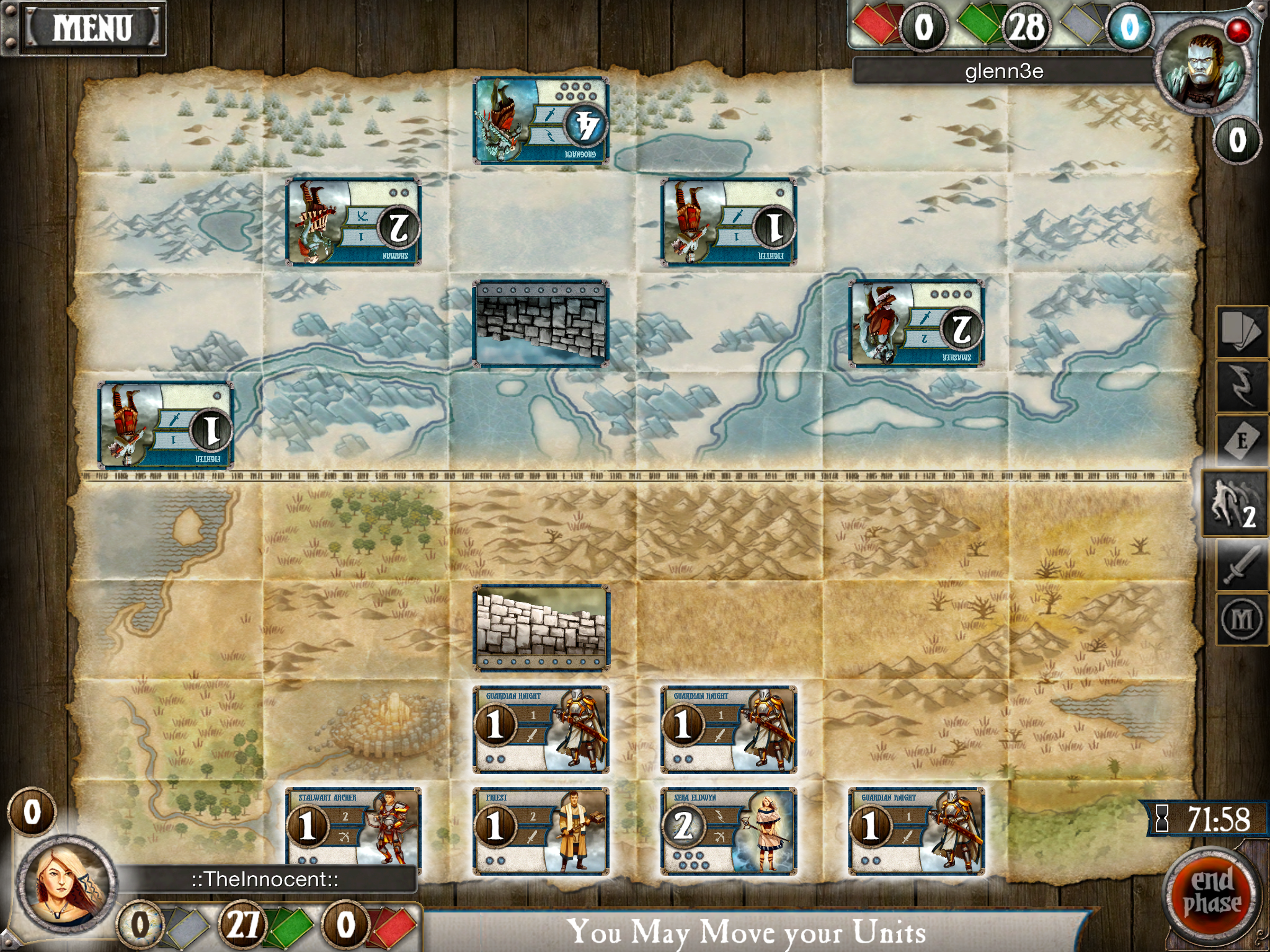Click the summon phase lightning icon
1270x952 pixels.
click(1241, 386)
